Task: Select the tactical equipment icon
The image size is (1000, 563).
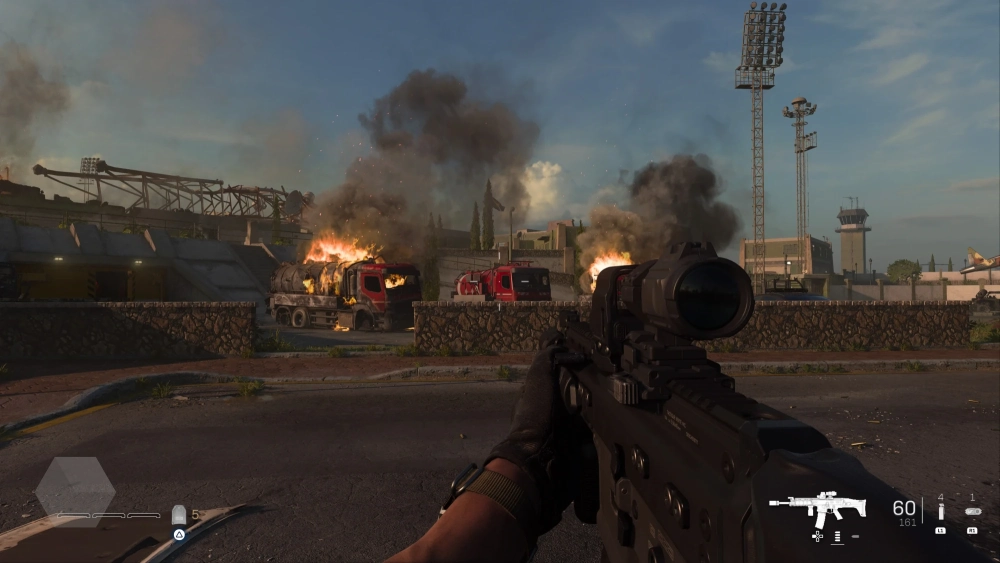Action: (x=940, y=511)
